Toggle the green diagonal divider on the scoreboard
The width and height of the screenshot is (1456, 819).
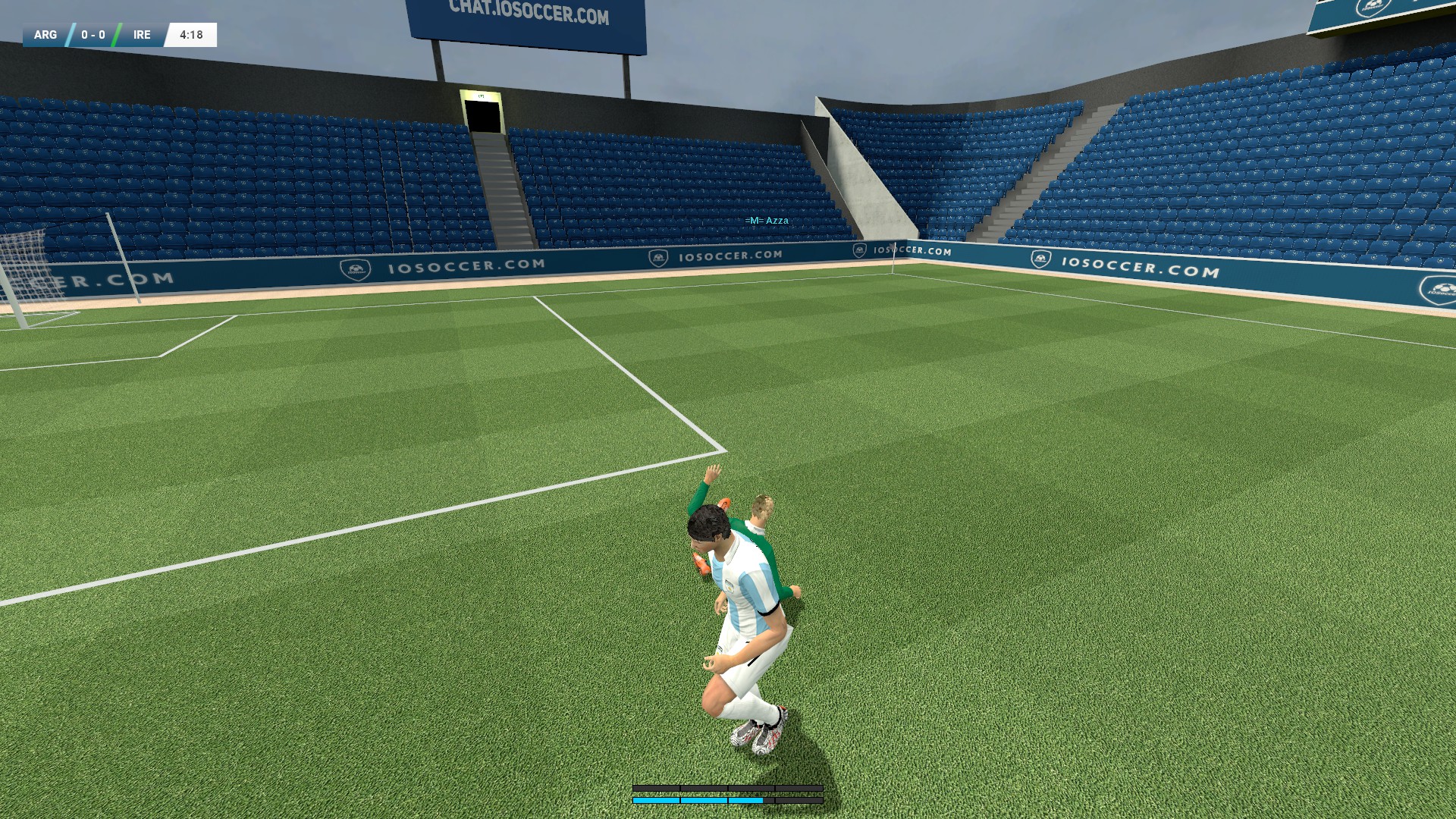pyautogui.click(x=115, y=34)
